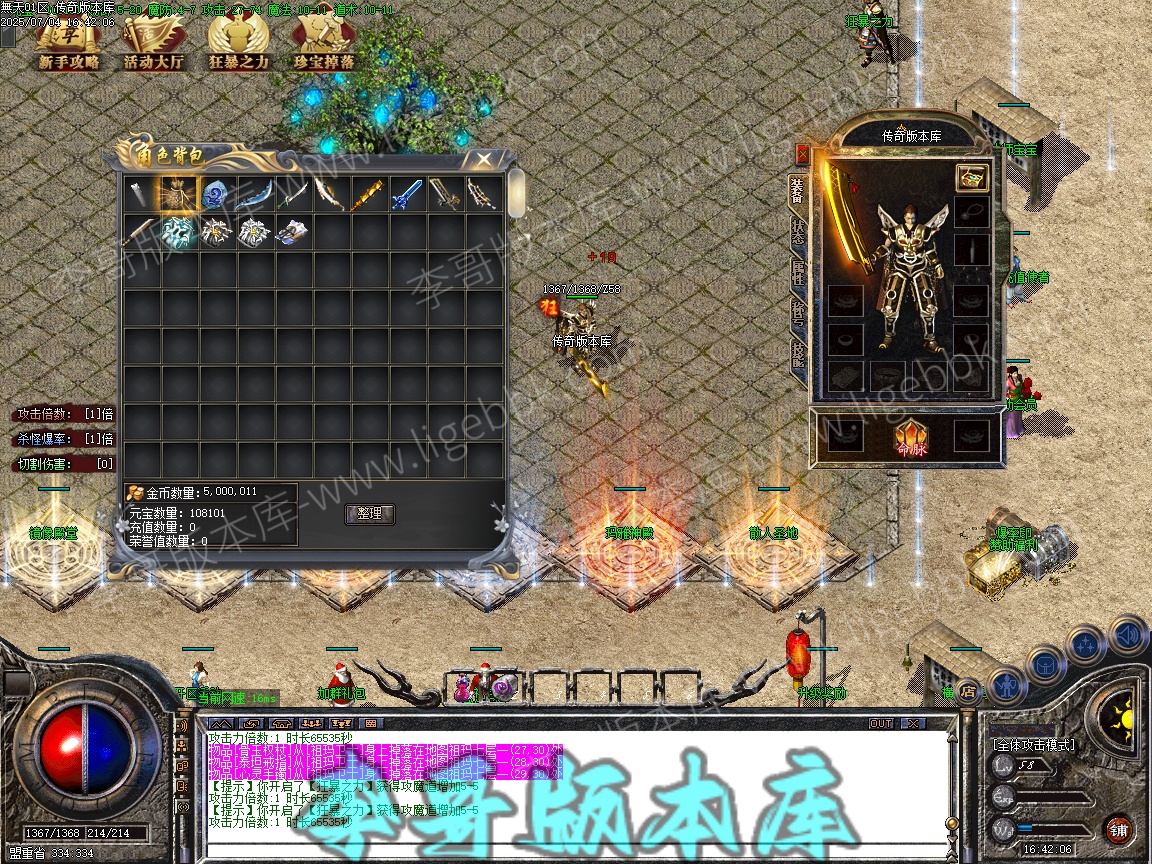Close the chat box with its X button
Viewport: 1152px width, 864px height.
click(912, 723)
